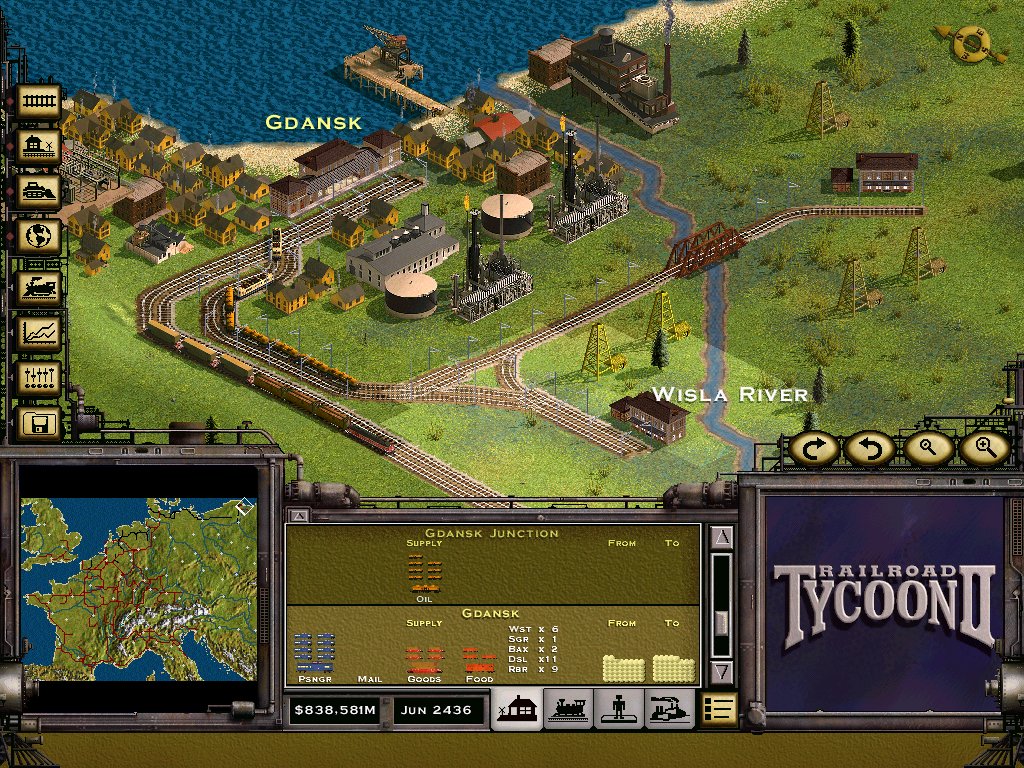The height and width of the screenshot is (768, 1024).
Task: Click the floppy disk save button
Action: click(40, 424)
